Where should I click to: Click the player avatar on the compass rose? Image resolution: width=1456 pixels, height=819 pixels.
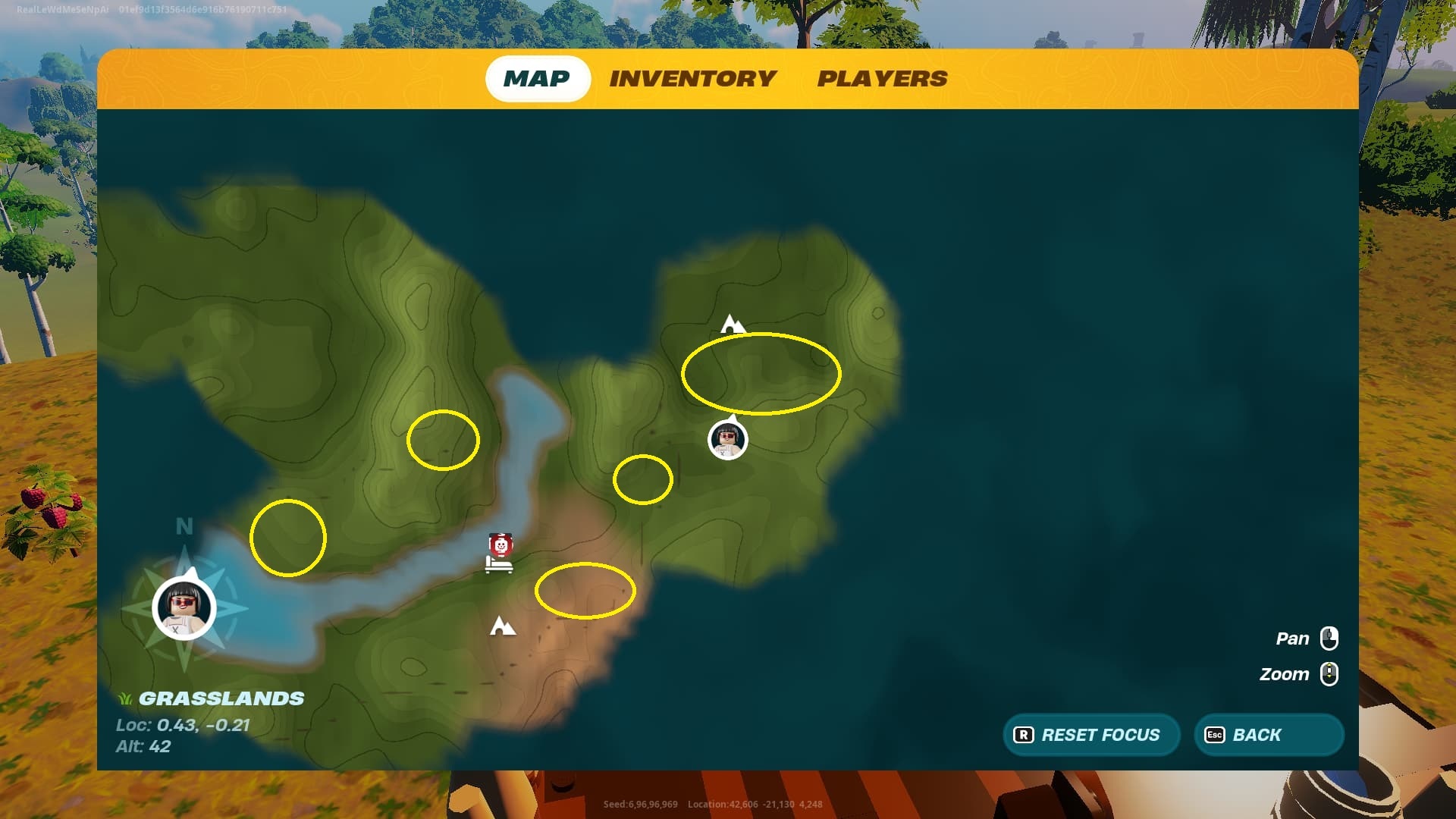click(x=184, y=608)
